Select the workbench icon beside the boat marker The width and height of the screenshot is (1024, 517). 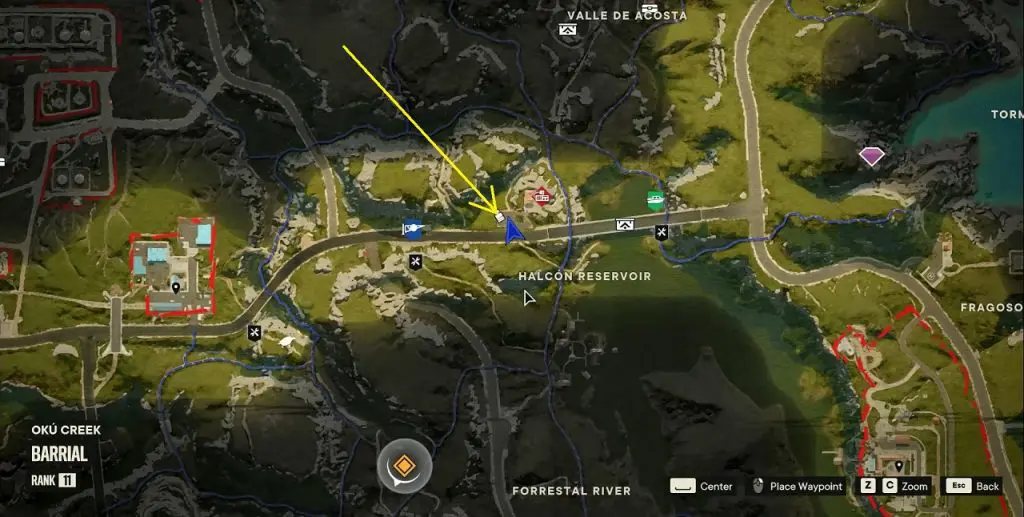tap(662, 232)
